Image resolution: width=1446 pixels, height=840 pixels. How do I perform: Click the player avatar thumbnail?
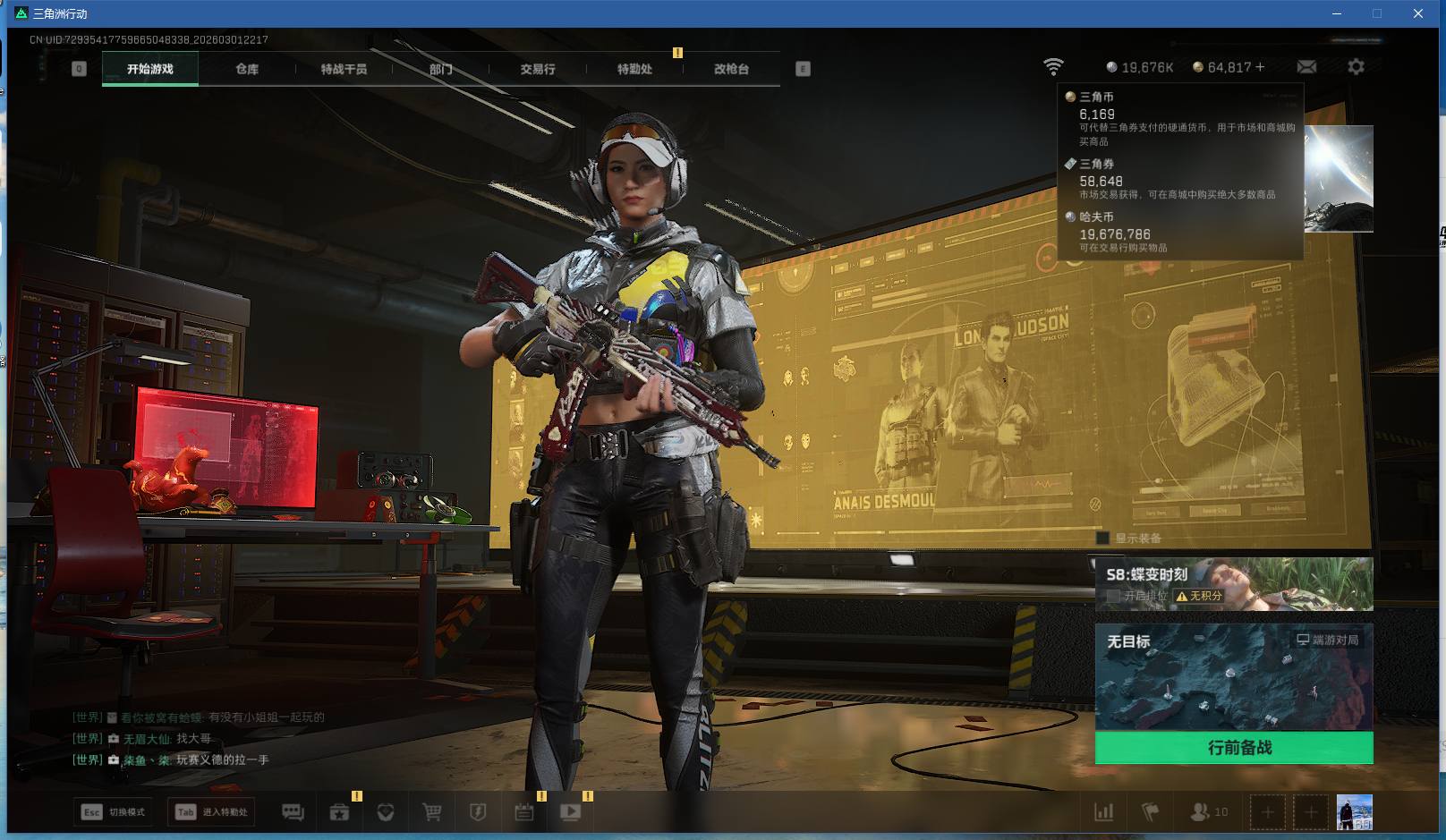[x=1354, y=812]
